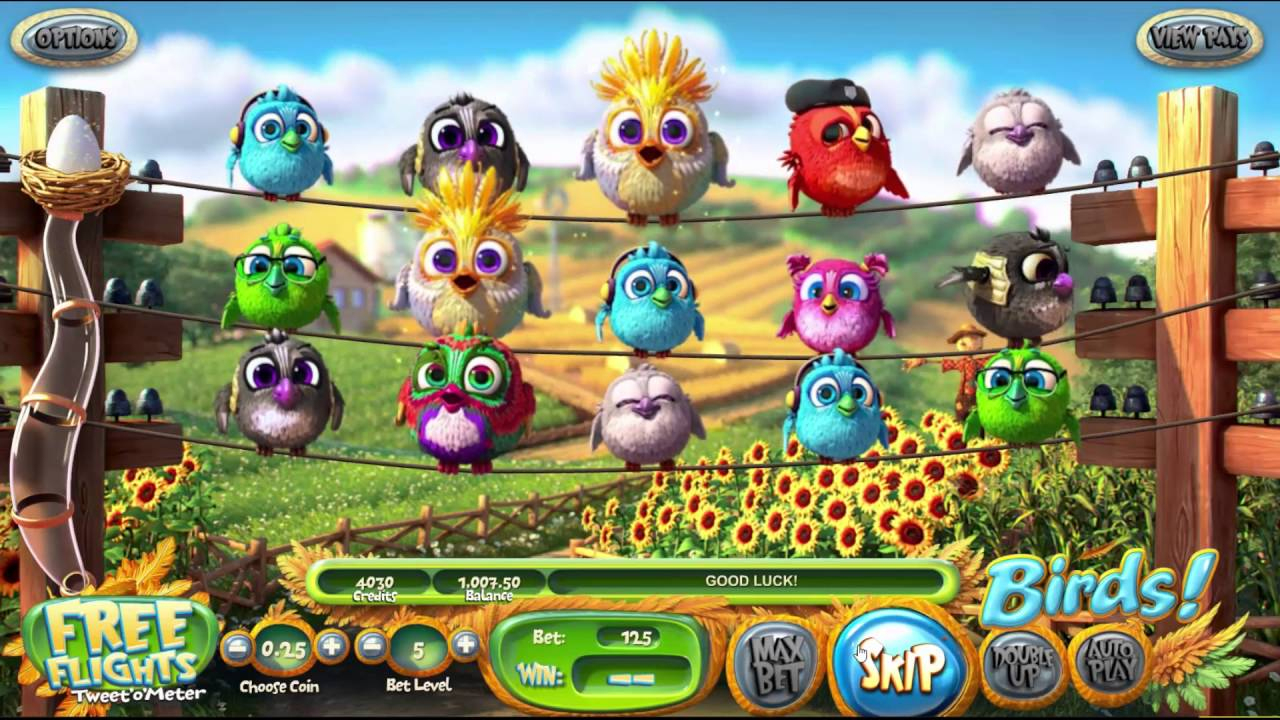Viewport: 1280px width, 720px height.
Task: Increase the coin value with plus
Action: pyautogui.click(x=331, y=647)
